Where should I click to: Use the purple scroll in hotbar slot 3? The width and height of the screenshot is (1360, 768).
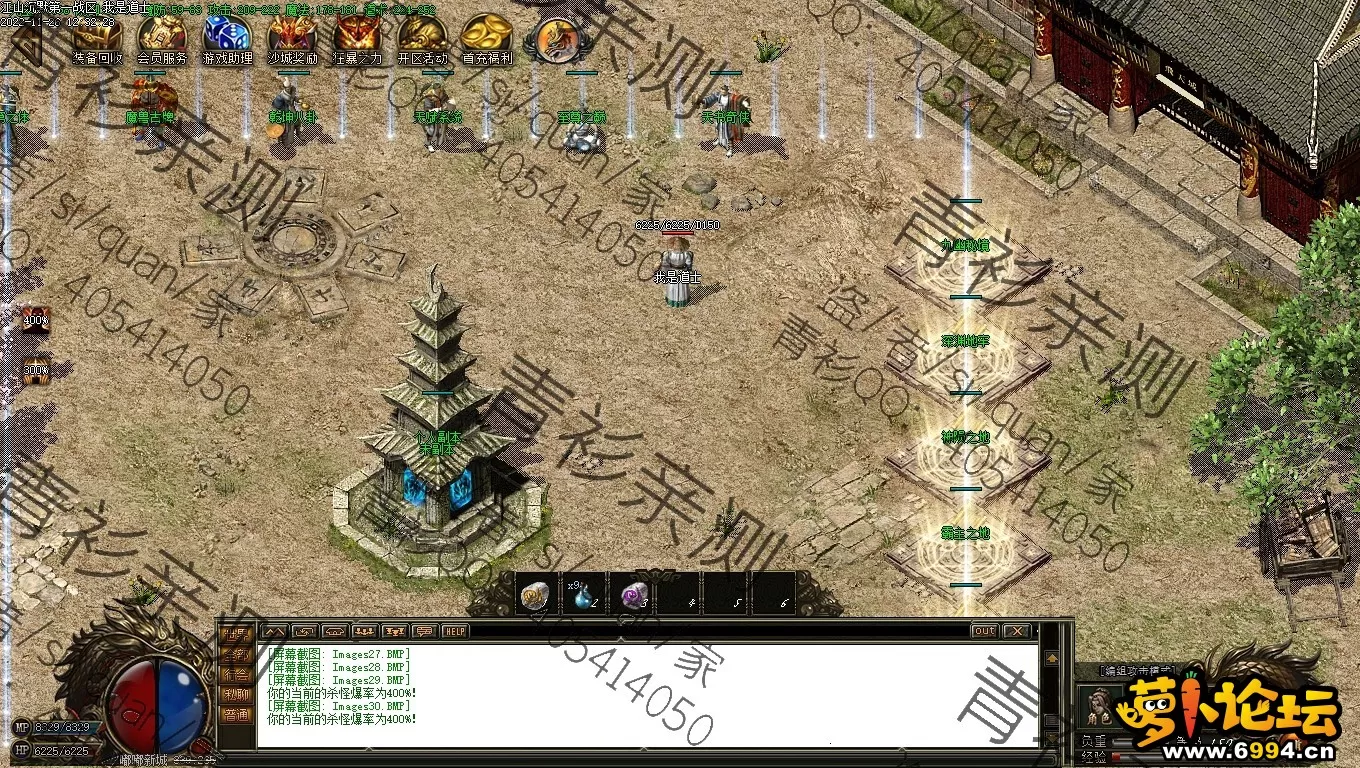pos(635,595)
